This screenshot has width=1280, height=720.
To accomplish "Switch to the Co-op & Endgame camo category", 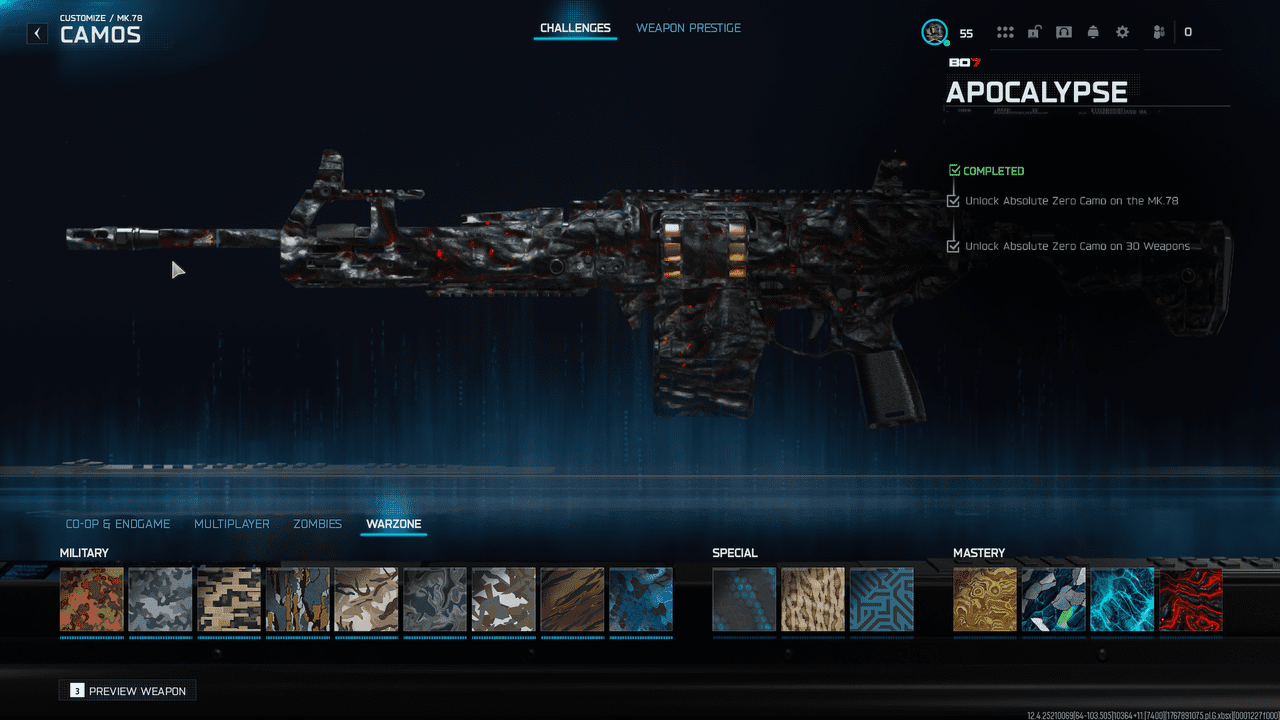I will tap(118, 524).
